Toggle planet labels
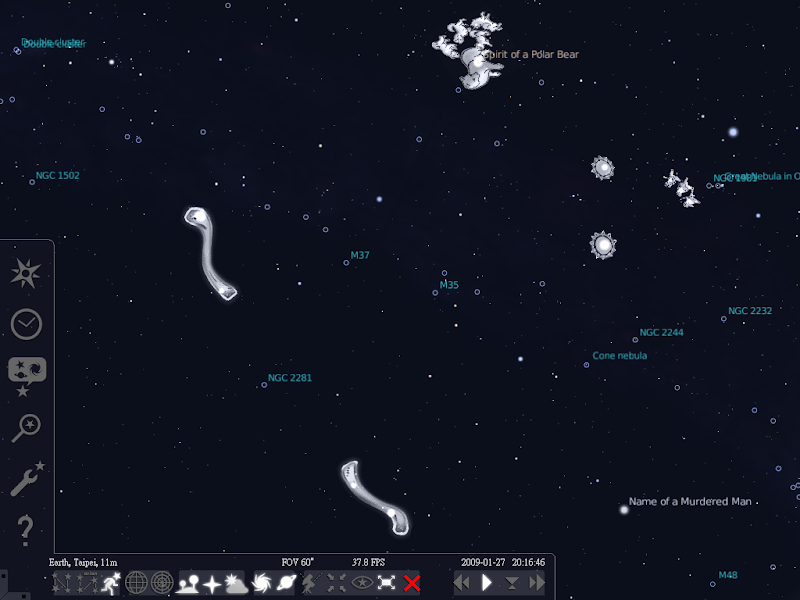This screenshot has width=800, height=600. tap(287, 583)
